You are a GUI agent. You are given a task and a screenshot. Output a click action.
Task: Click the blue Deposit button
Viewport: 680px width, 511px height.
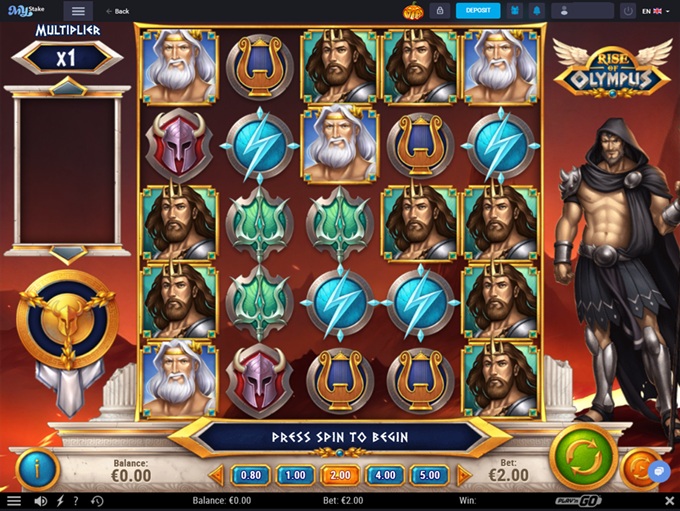click(478, 11)
